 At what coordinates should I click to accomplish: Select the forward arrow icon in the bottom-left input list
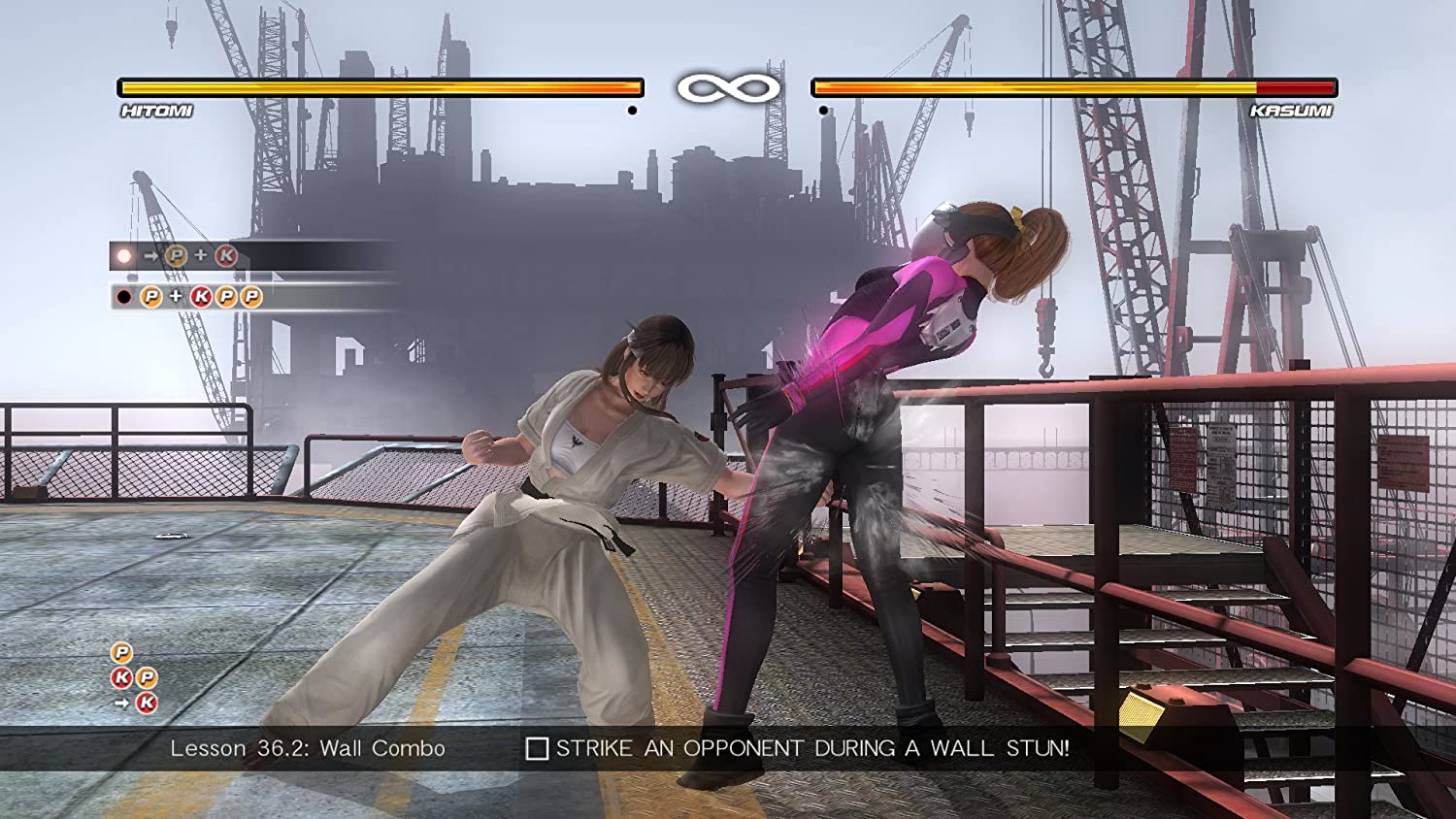[x=121, y=702]
